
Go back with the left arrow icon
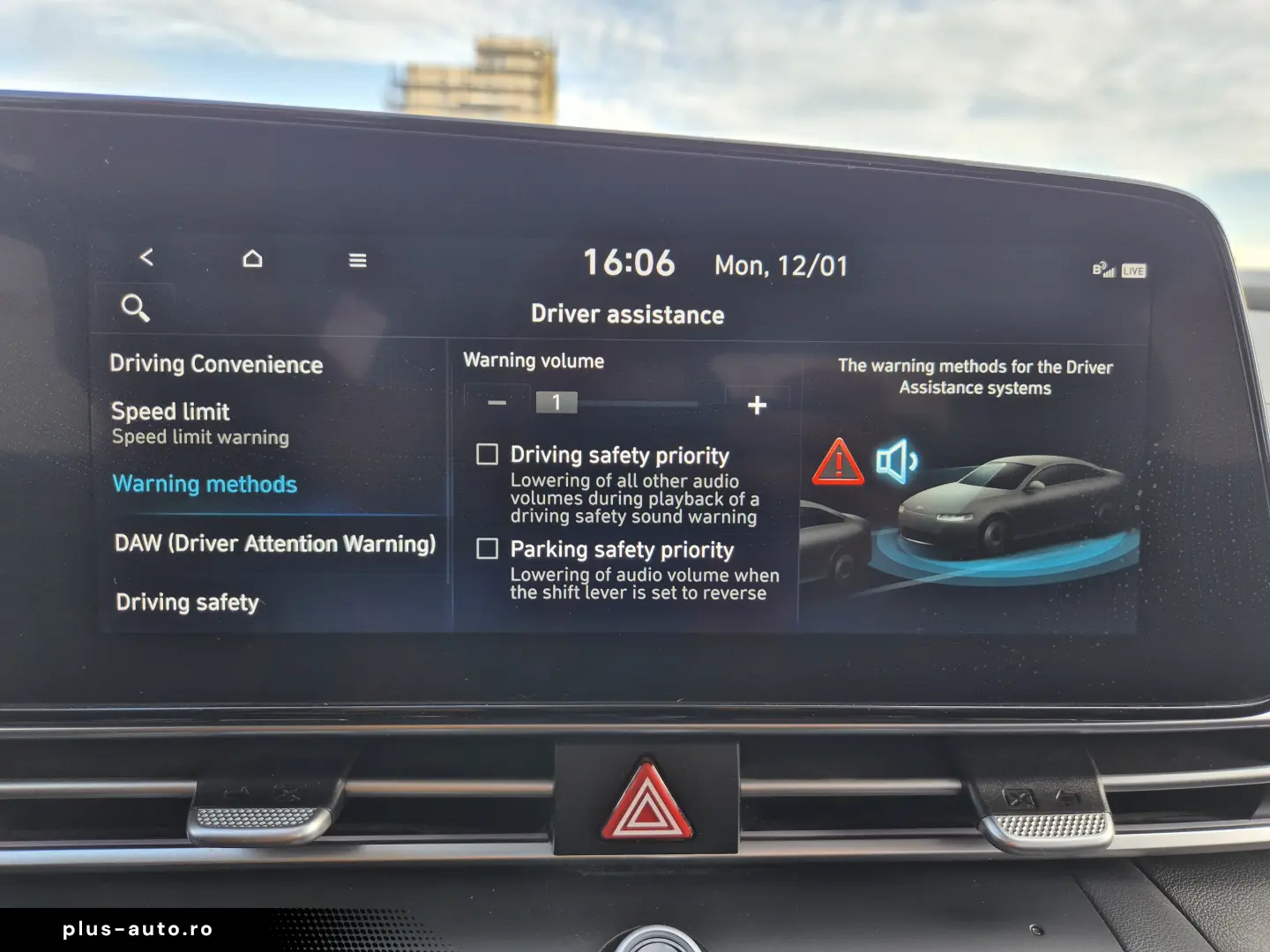146,257
